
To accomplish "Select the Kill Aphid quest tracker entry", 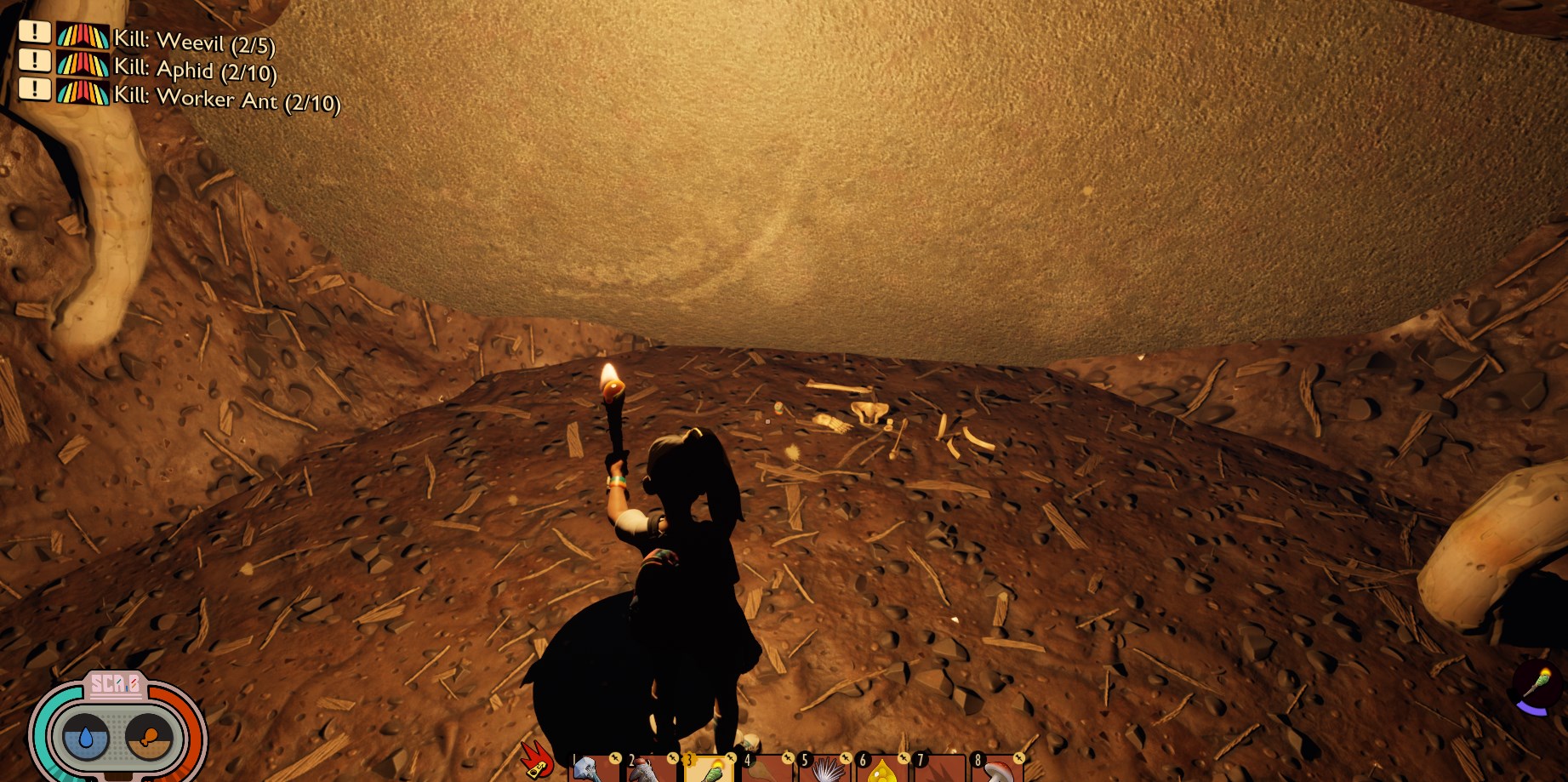I will click(195, 70).
